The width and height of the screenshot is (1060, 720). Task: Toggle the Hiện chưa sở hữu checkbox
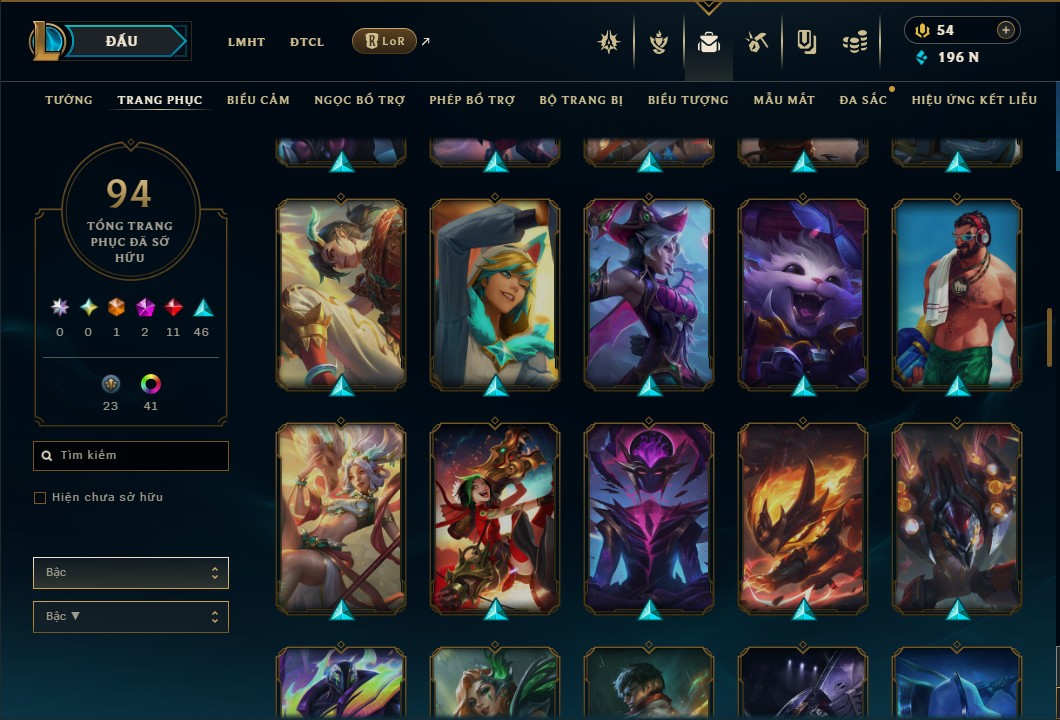[x=40, y=498]
